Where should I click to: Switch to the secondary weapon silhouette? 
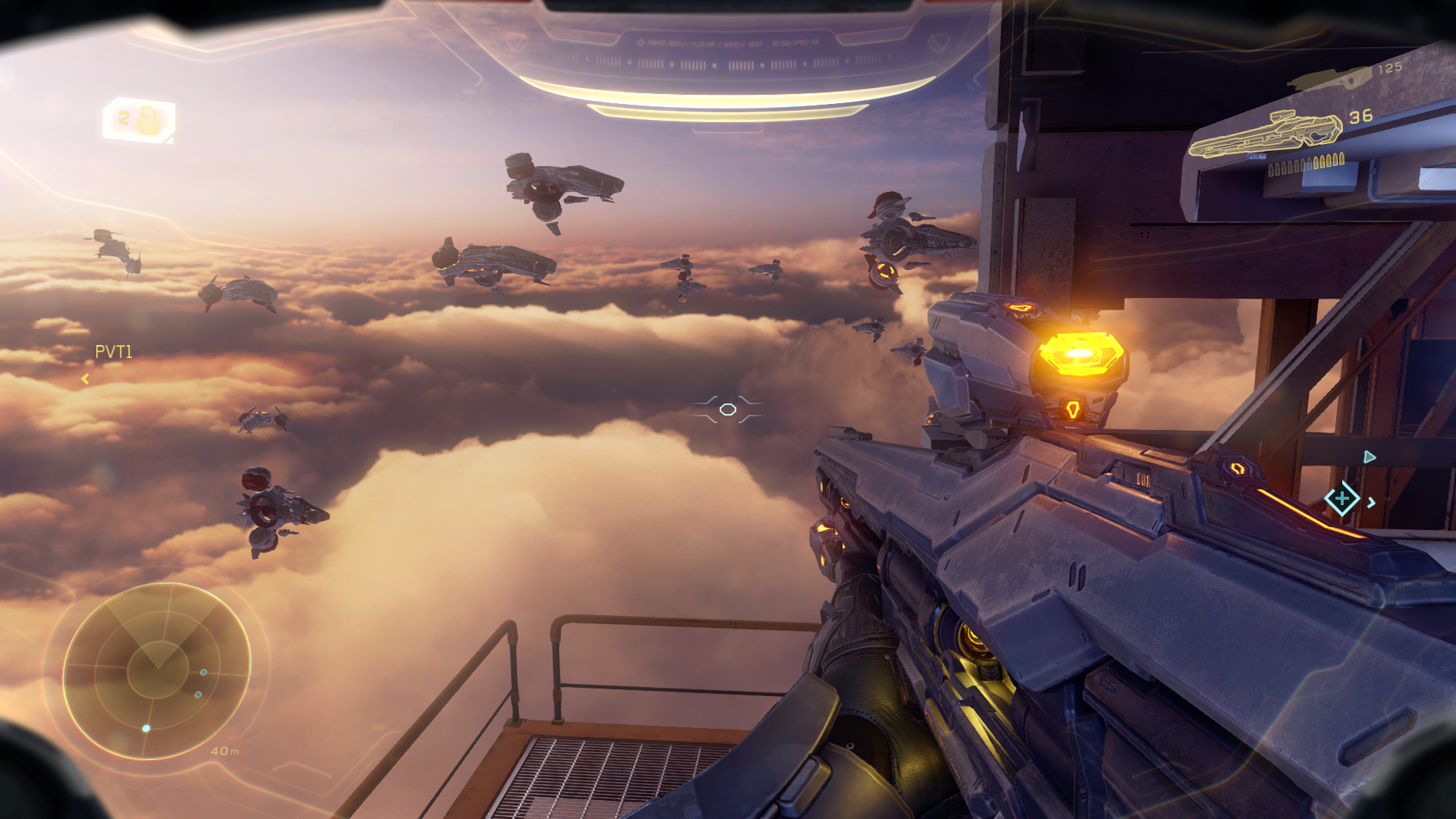pyautogui.click(x=1331, y=78)
